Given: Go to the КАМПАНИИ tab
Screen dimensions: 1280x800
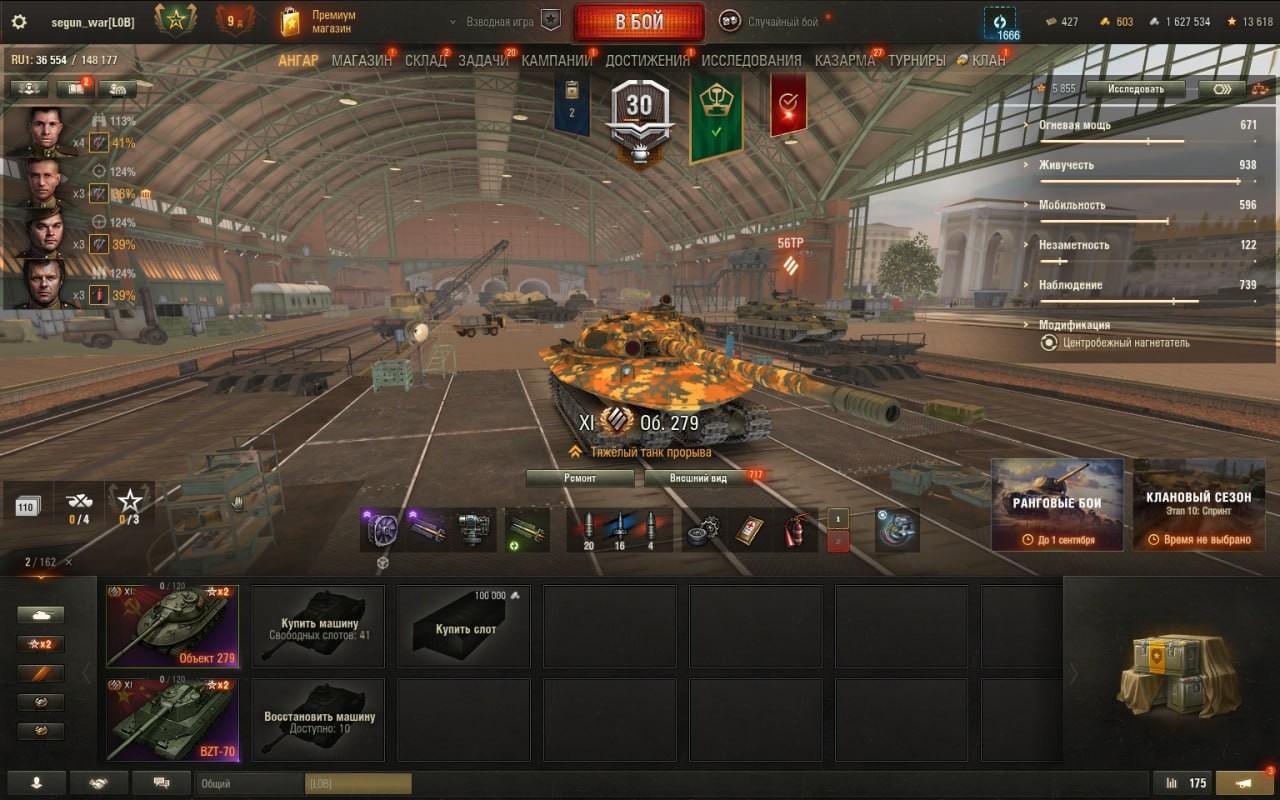Looking at the screenshot, I should pyautogui.click(x=556, y=61).
